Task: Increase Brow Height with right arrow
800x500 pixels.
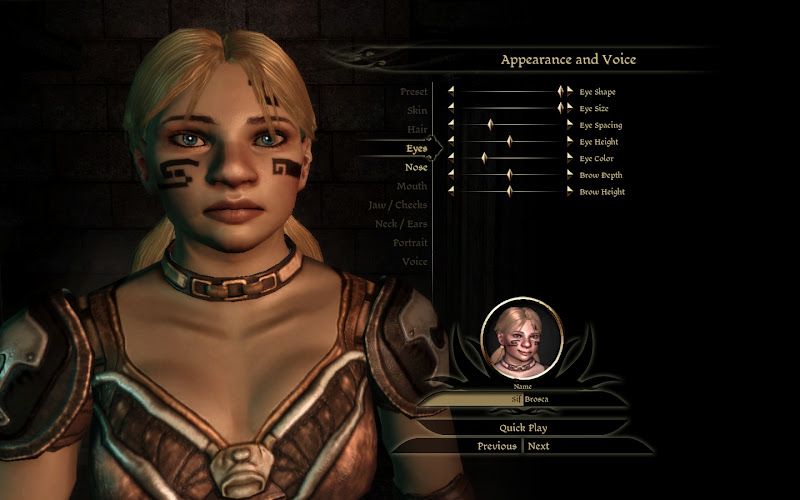Action: (570, 191)
